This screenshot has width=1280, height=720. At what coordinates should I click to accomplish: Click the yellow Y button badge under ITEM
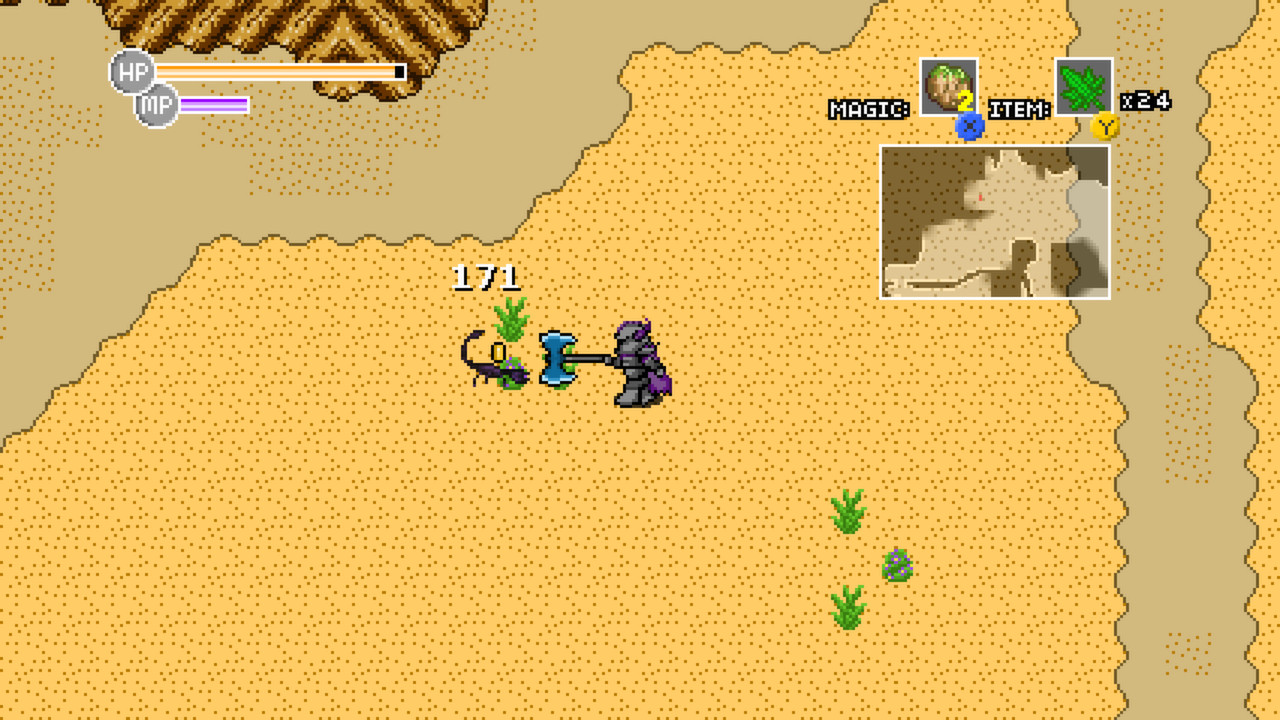click(1105, 124)
